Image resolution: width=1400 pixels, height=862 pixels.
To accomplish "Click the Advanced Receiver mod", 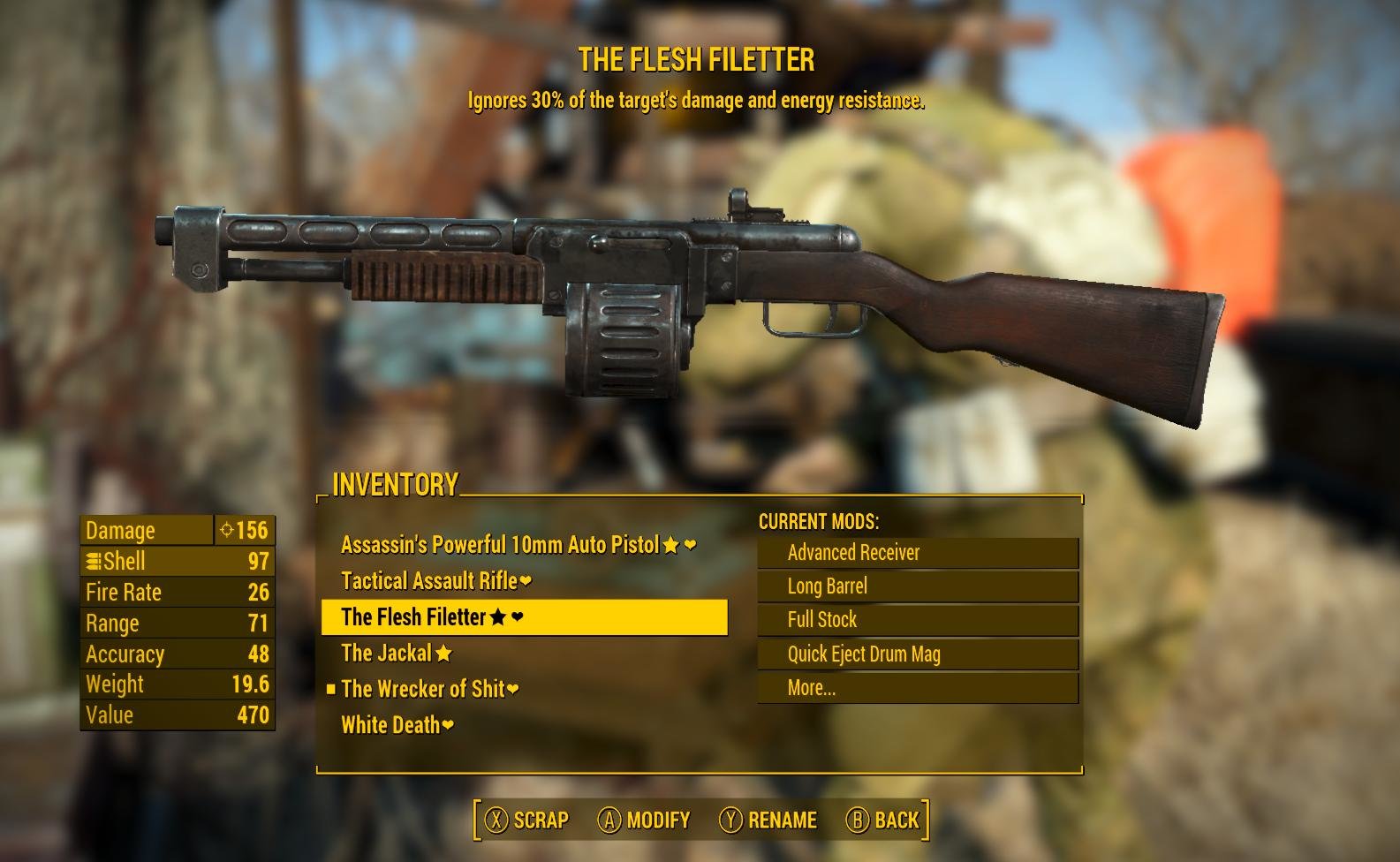I will coord(918,553).
